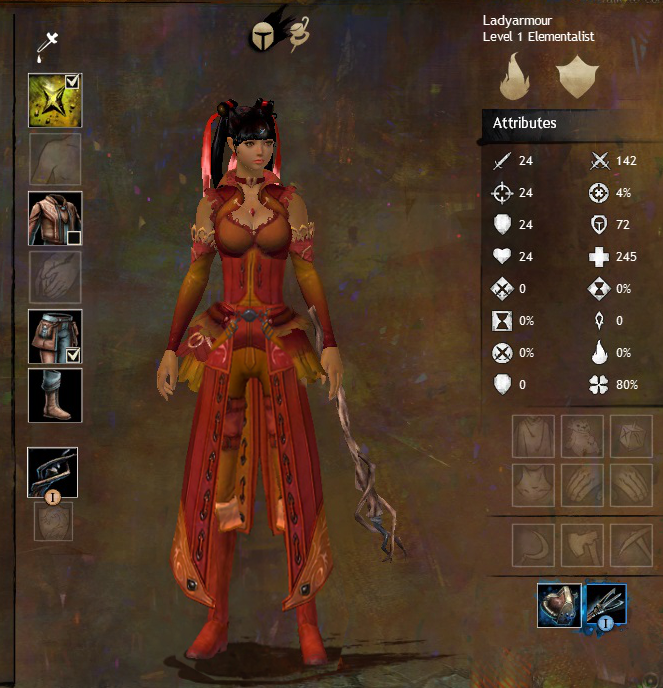Open the helmet equipment tab icon

[x=266, y=35]
